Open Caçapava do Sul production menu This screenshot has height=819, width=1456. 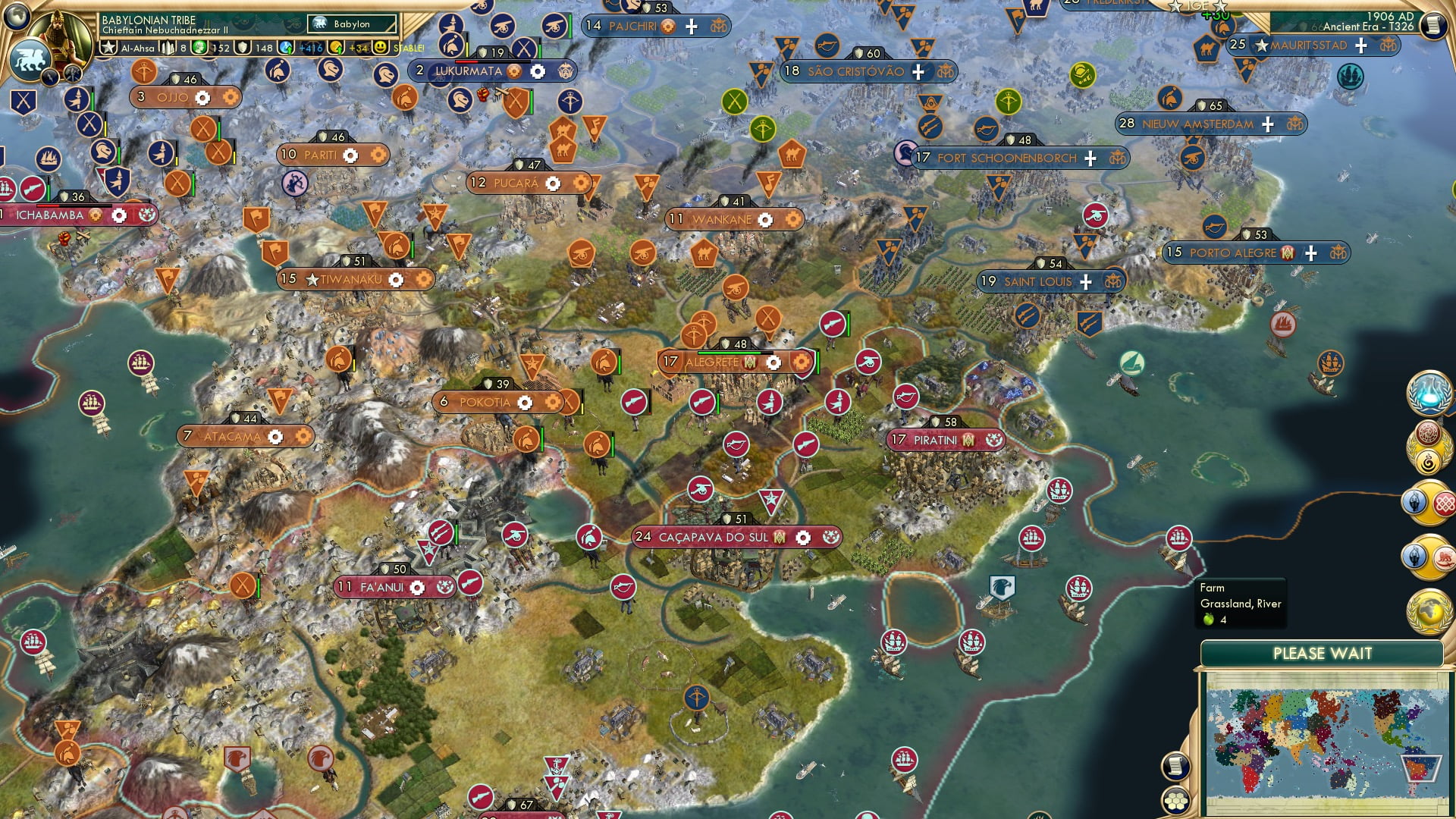803,536
